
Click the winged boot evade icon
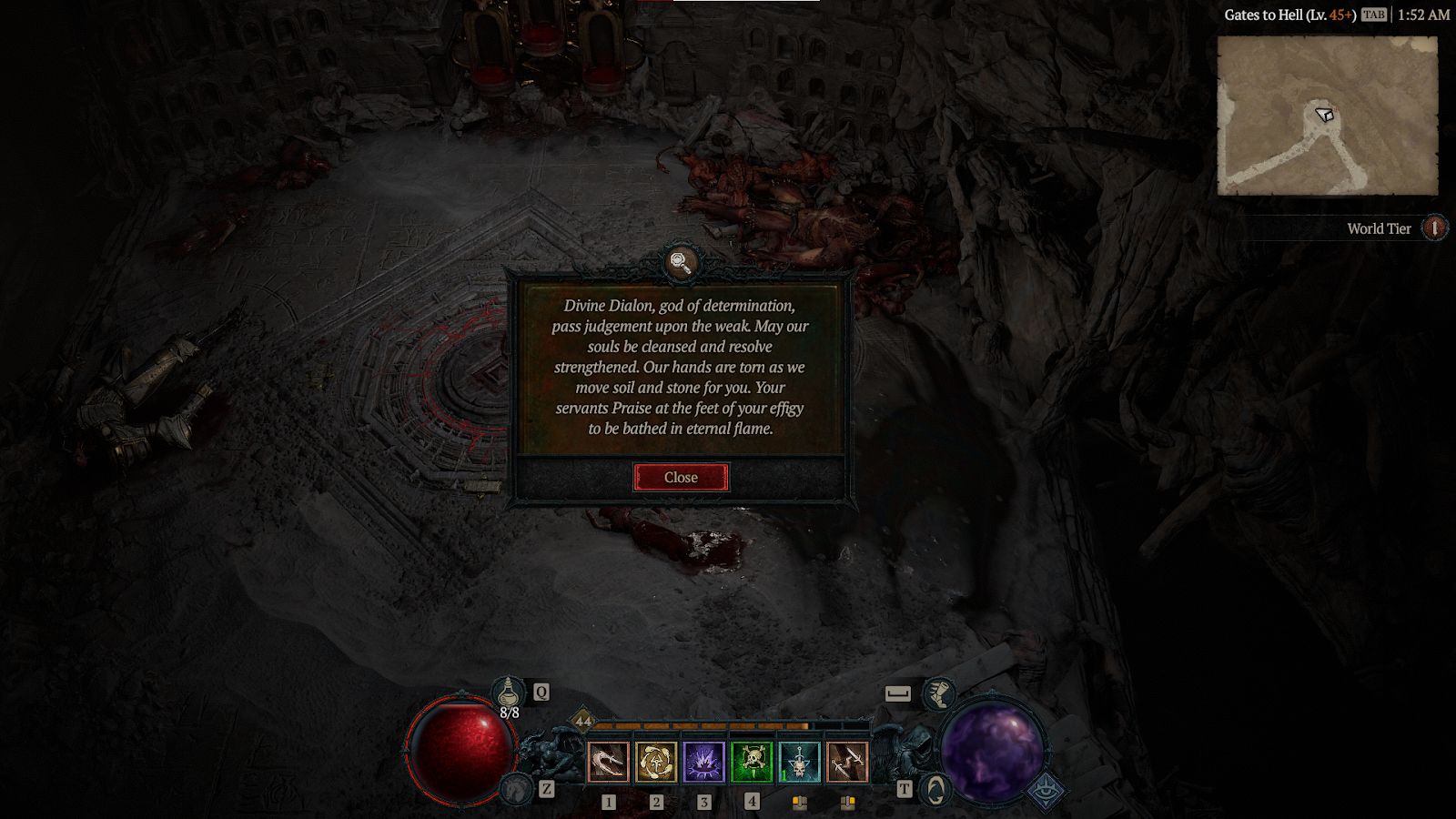[x=938, y=694]
